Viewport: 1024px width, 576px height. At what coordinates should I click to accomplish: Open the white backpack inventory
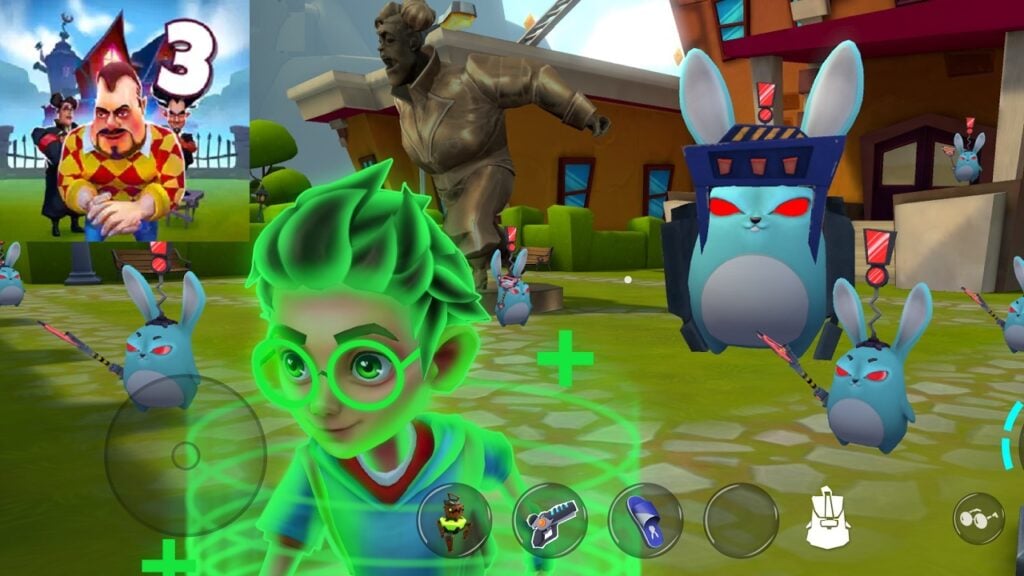click(828, 520)
